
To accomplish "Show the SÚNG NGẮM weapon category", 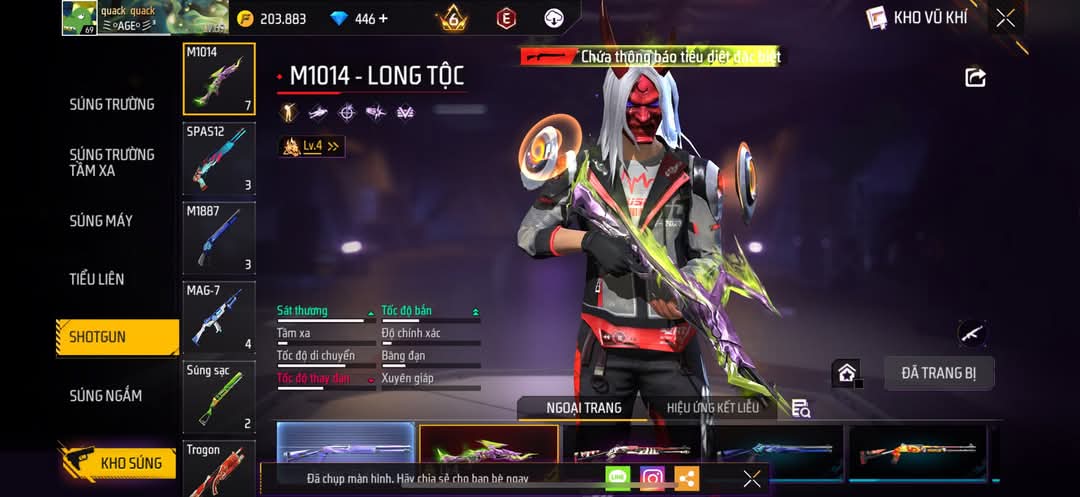I will pyautogui.click(x=105, y=396).
